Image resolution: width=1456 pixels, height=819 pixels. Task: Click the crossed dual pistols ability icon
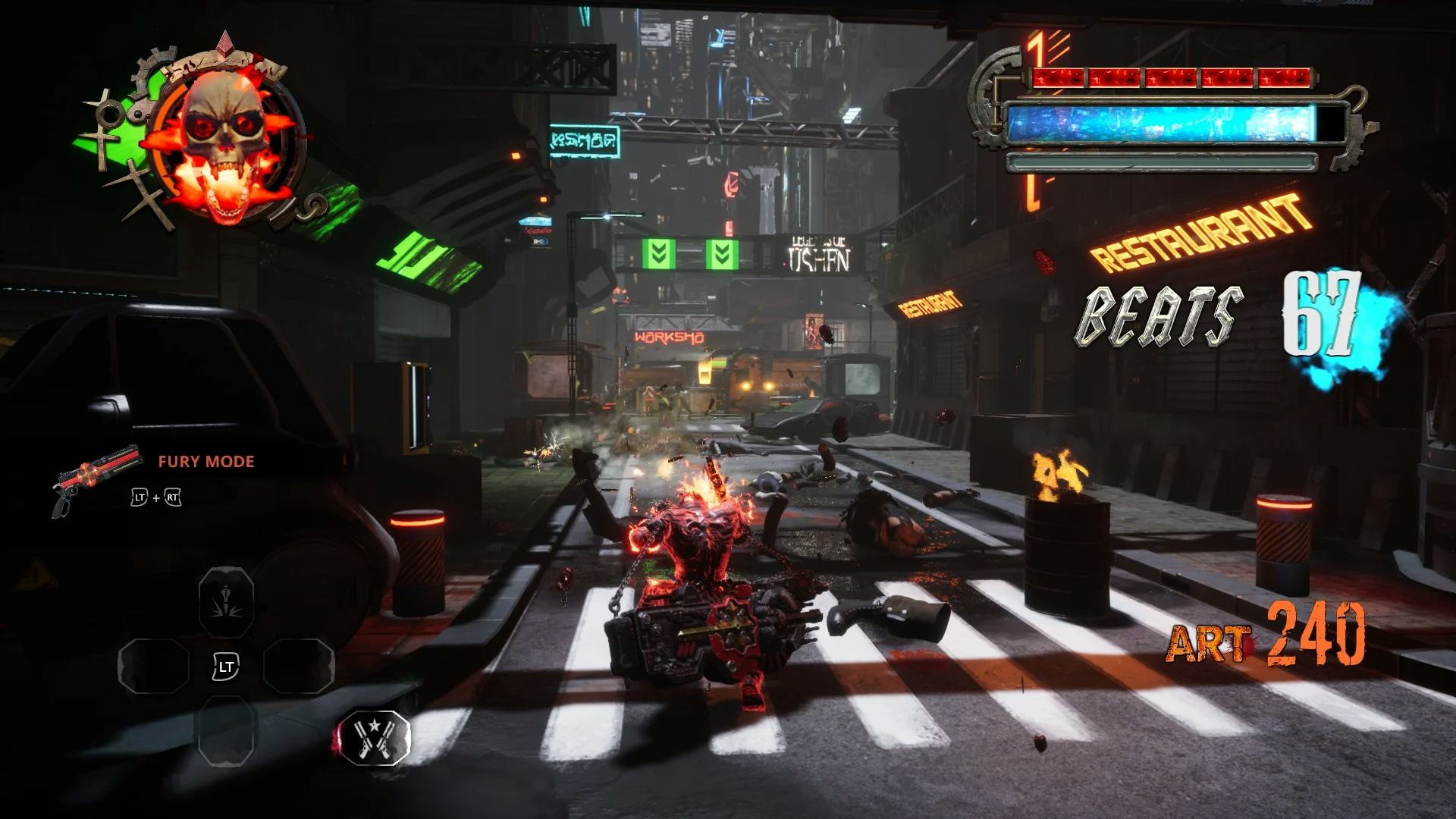375,736
